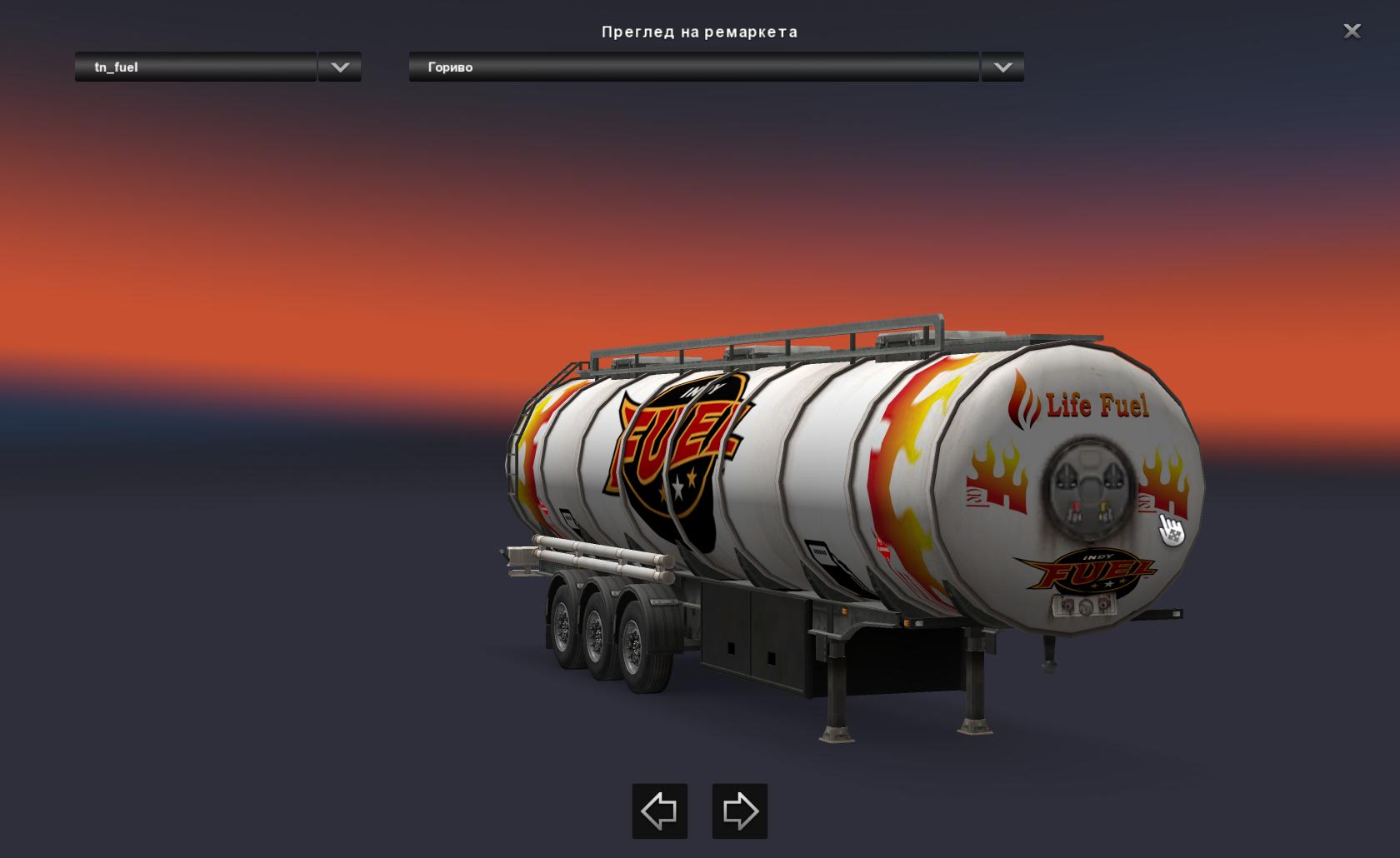Show the previous trailer with left arrow
This screenshot has height=858, width=1400.
[x=659, y=811]
